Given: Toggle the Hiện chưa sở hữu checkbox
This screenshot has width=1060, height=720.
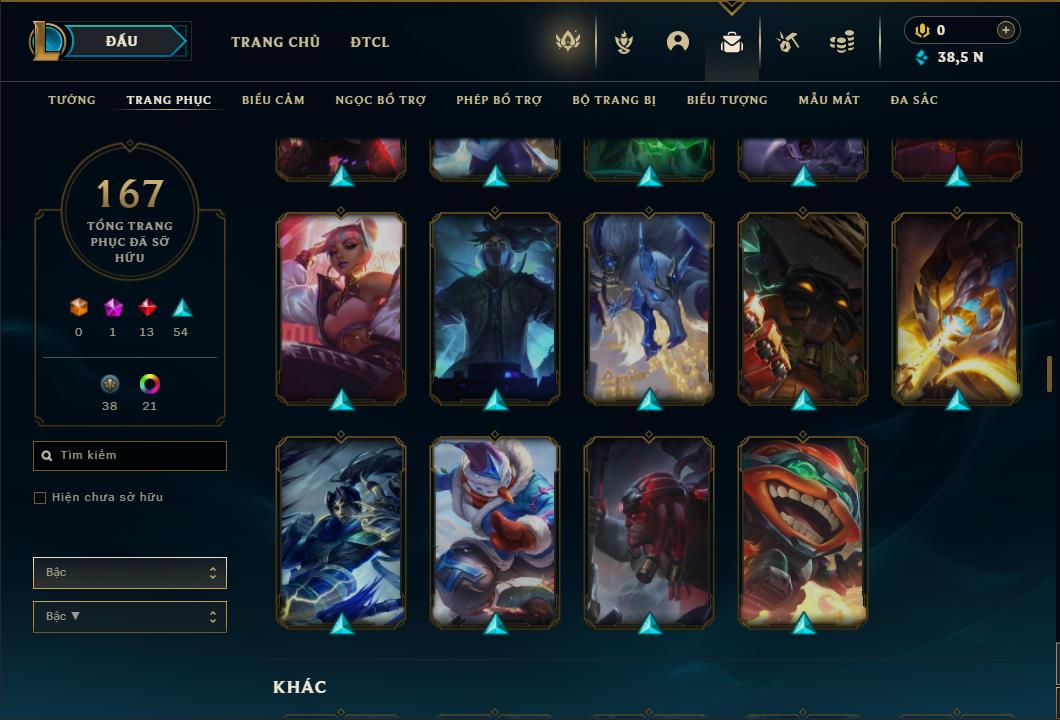Looking at the screenshot, I should pyautogui.click(x=40, y=498).
